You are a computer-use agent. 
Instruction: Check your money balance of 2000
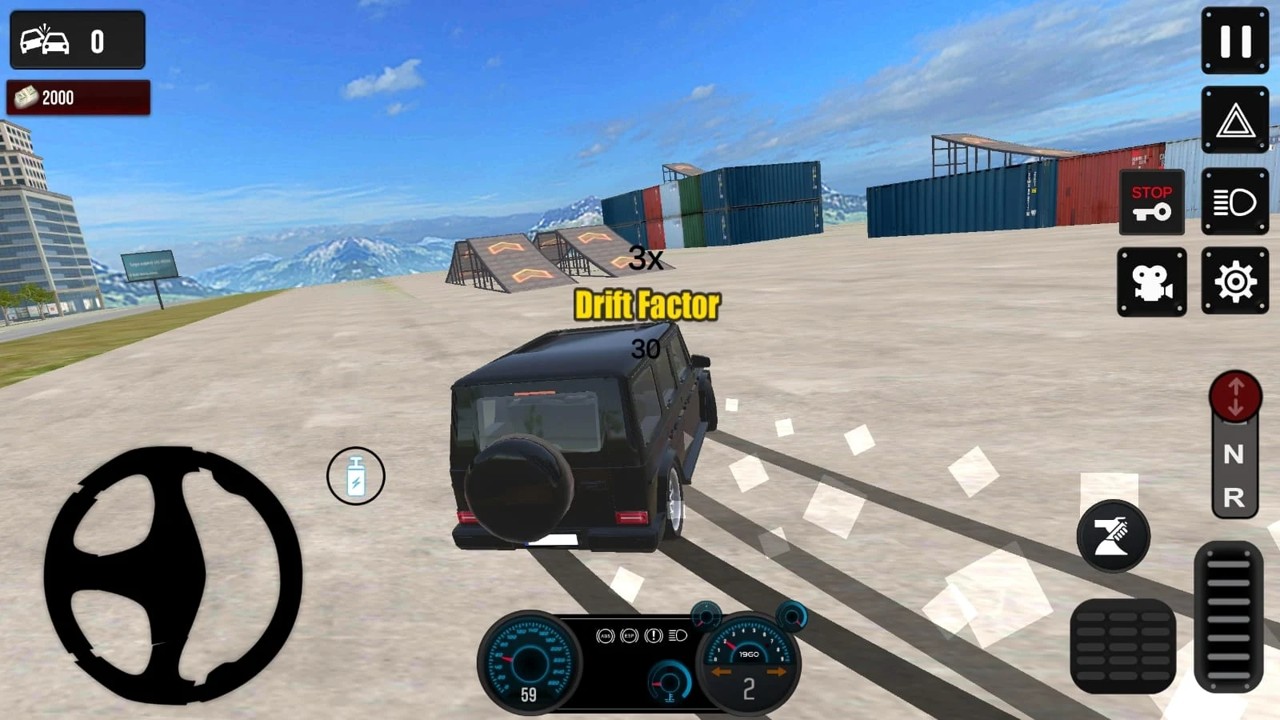point(77,97)
